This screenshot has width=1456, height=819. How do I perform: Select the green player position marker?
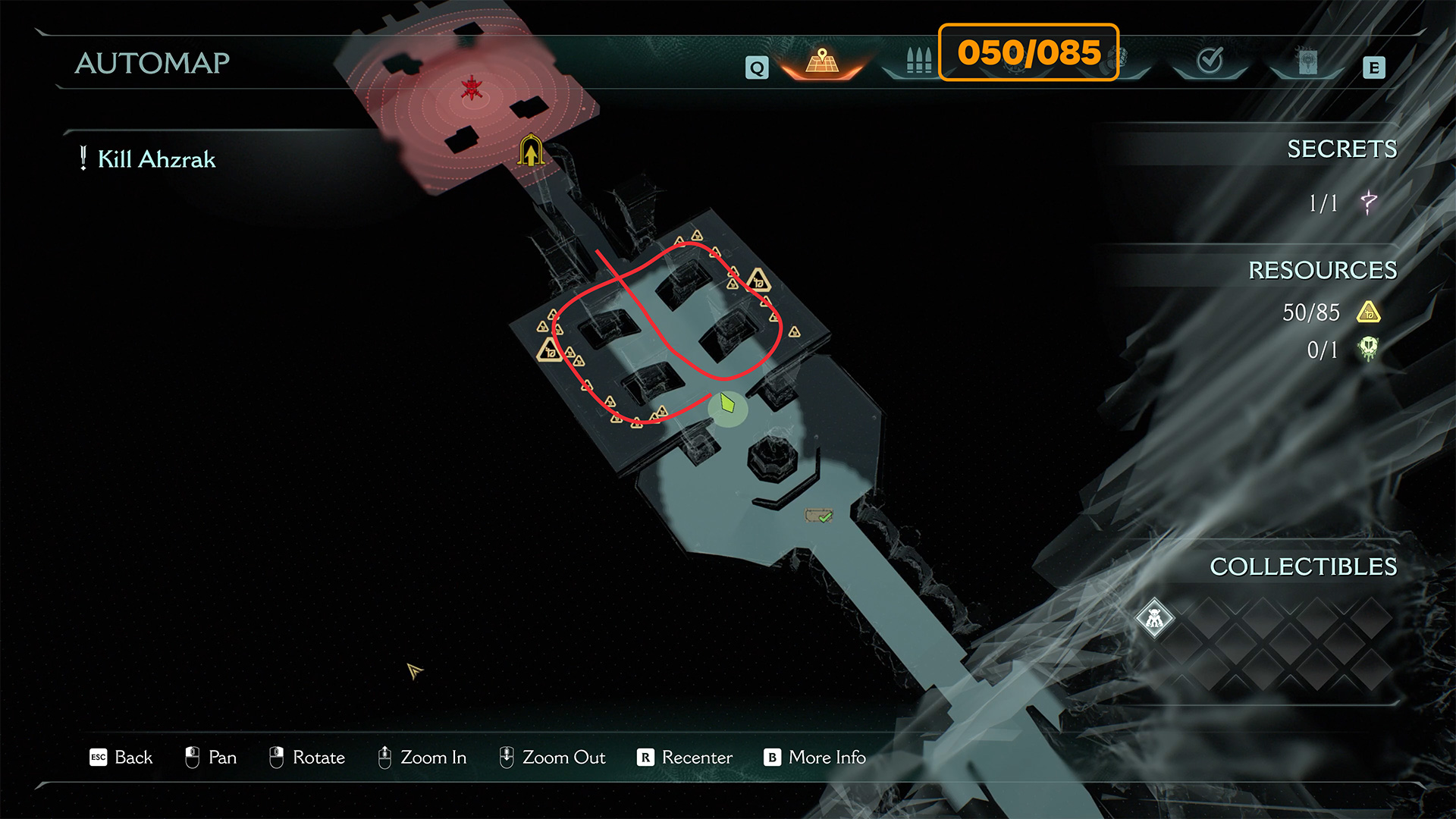728,403
